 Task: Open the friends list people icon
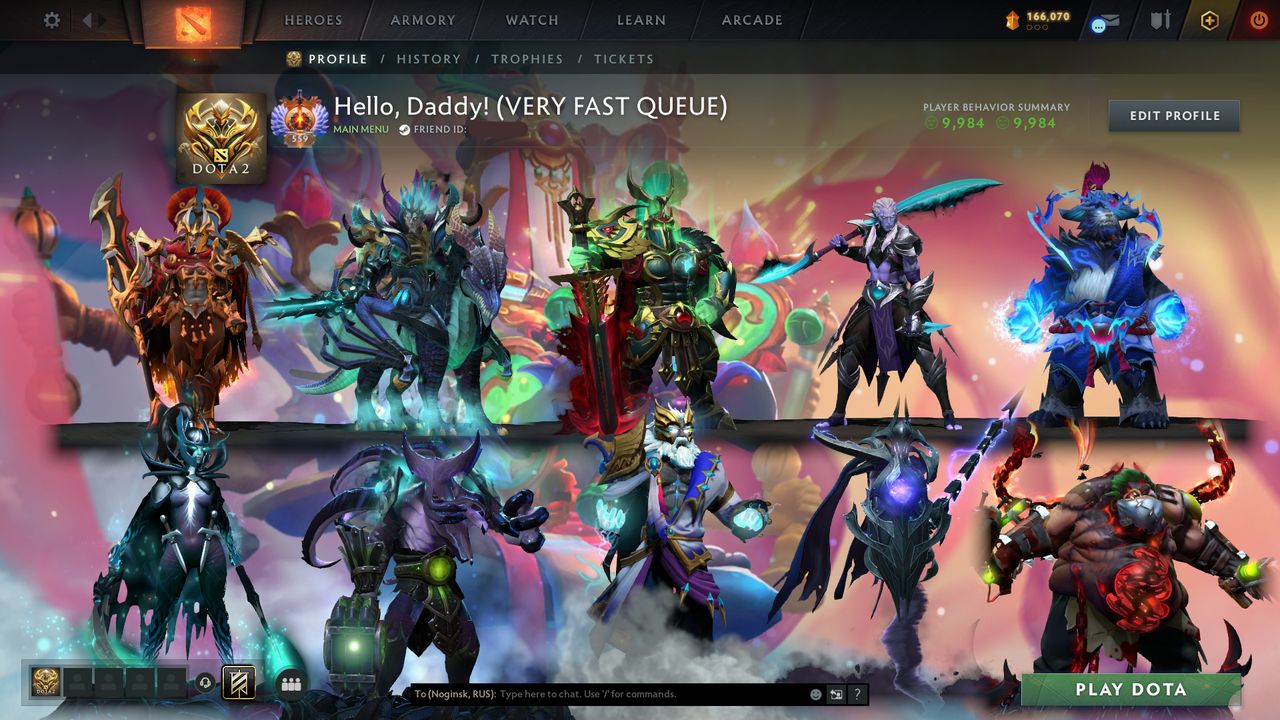click(289, 683)
